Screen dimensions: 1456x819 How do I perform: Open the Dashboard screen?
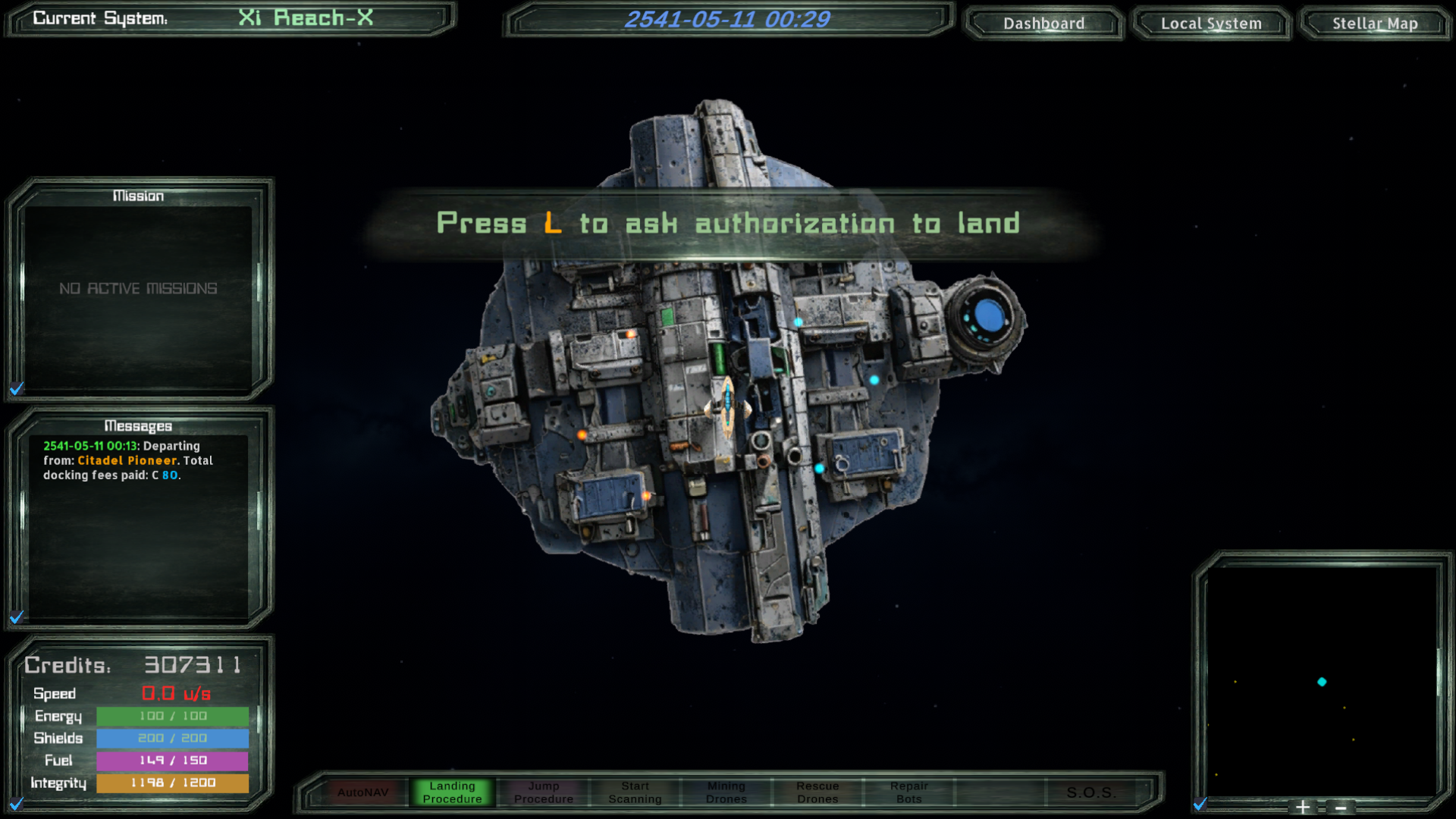1043,24
